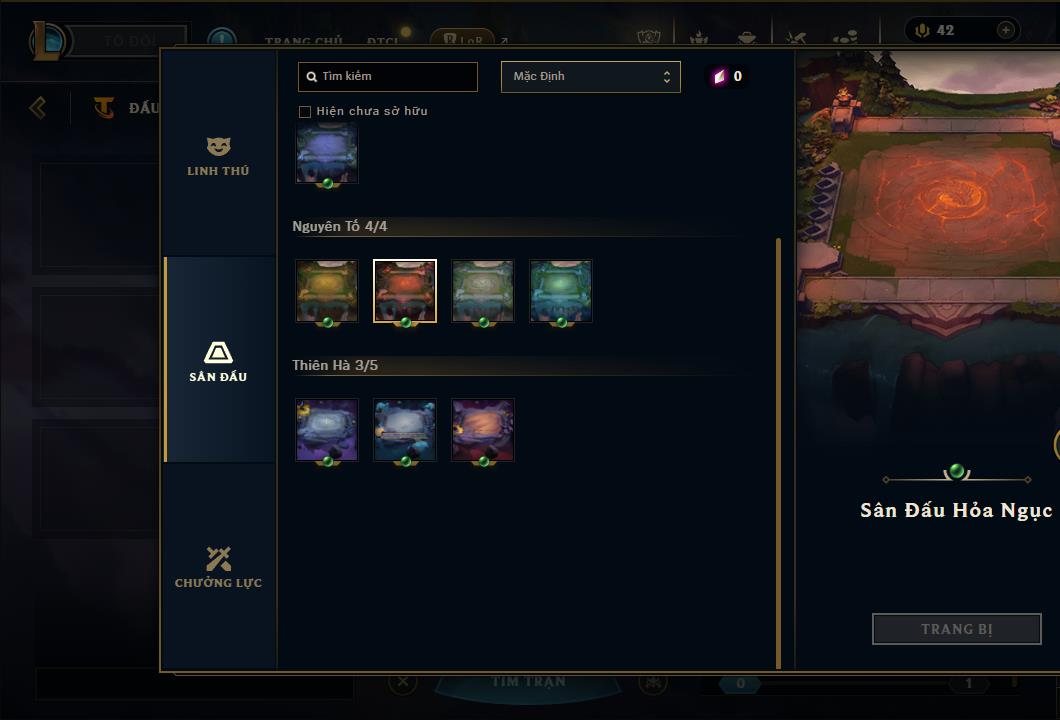1060x720 pixels.
Task: Click the Tìm Trận find match button
Action: [528, 682]
